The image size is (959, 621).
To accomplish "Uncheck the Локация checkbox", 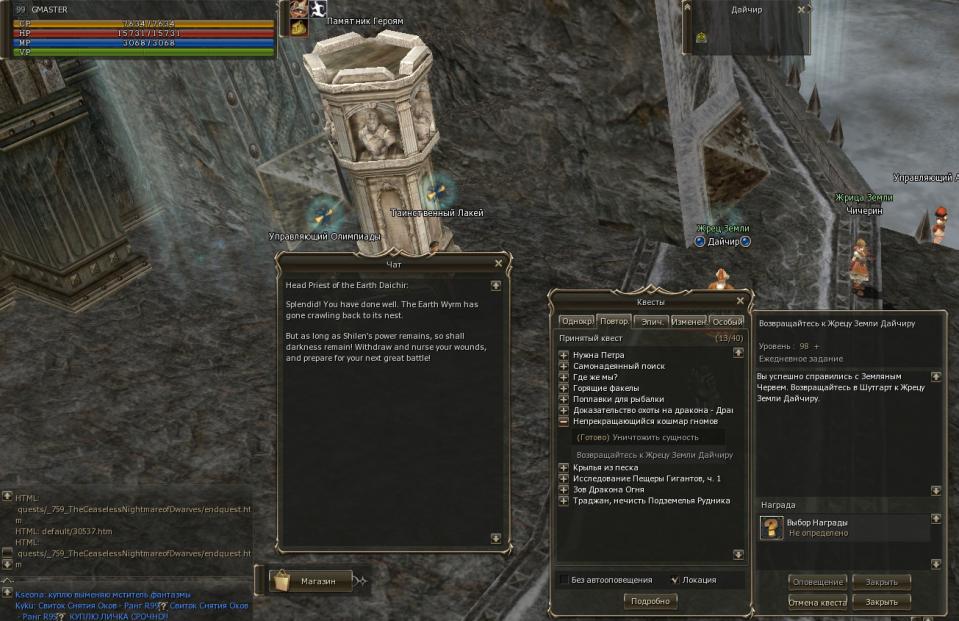I will [674, 580].
